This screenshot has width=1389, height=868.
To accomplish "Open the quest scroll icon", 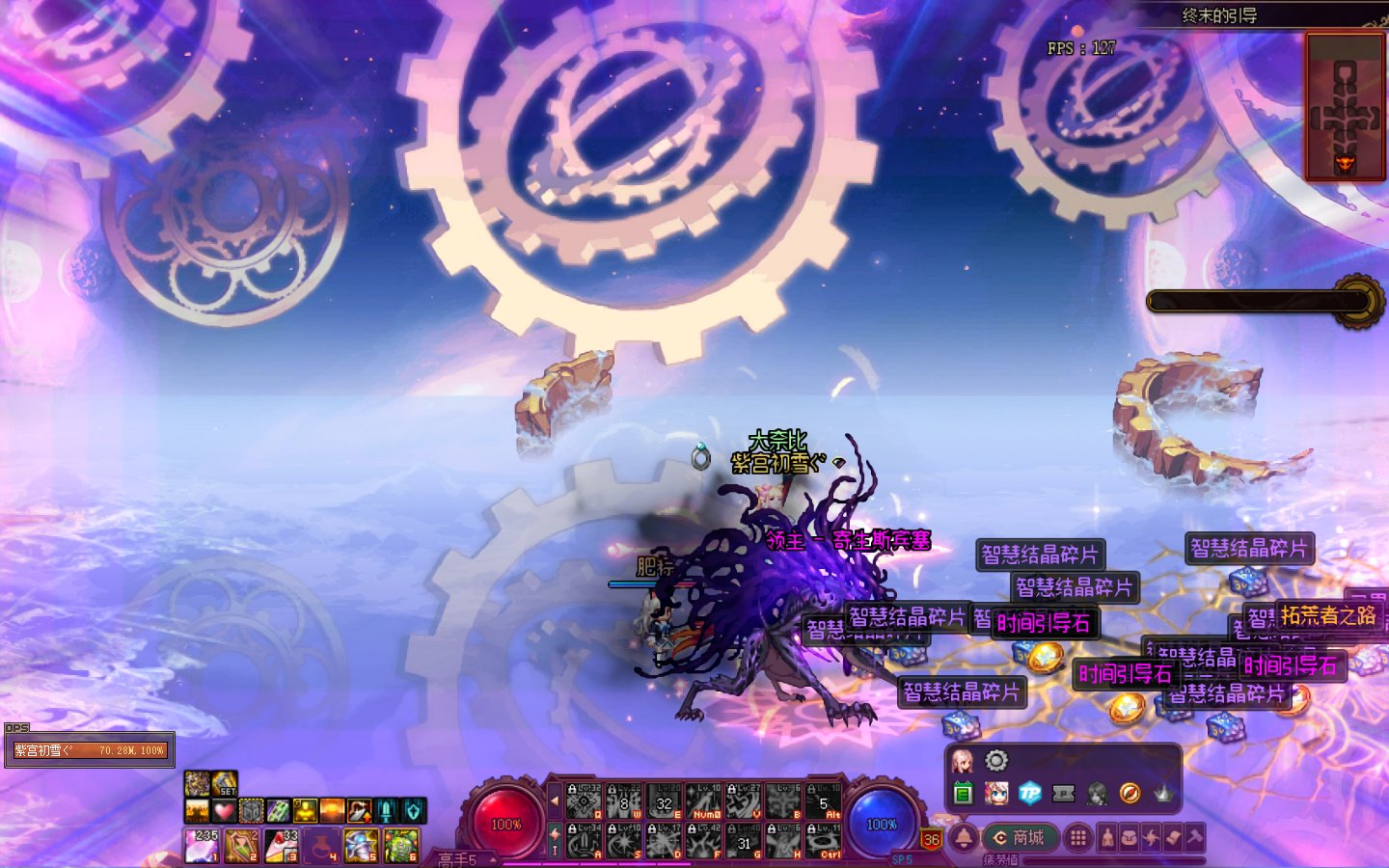I will point(1173,837).
